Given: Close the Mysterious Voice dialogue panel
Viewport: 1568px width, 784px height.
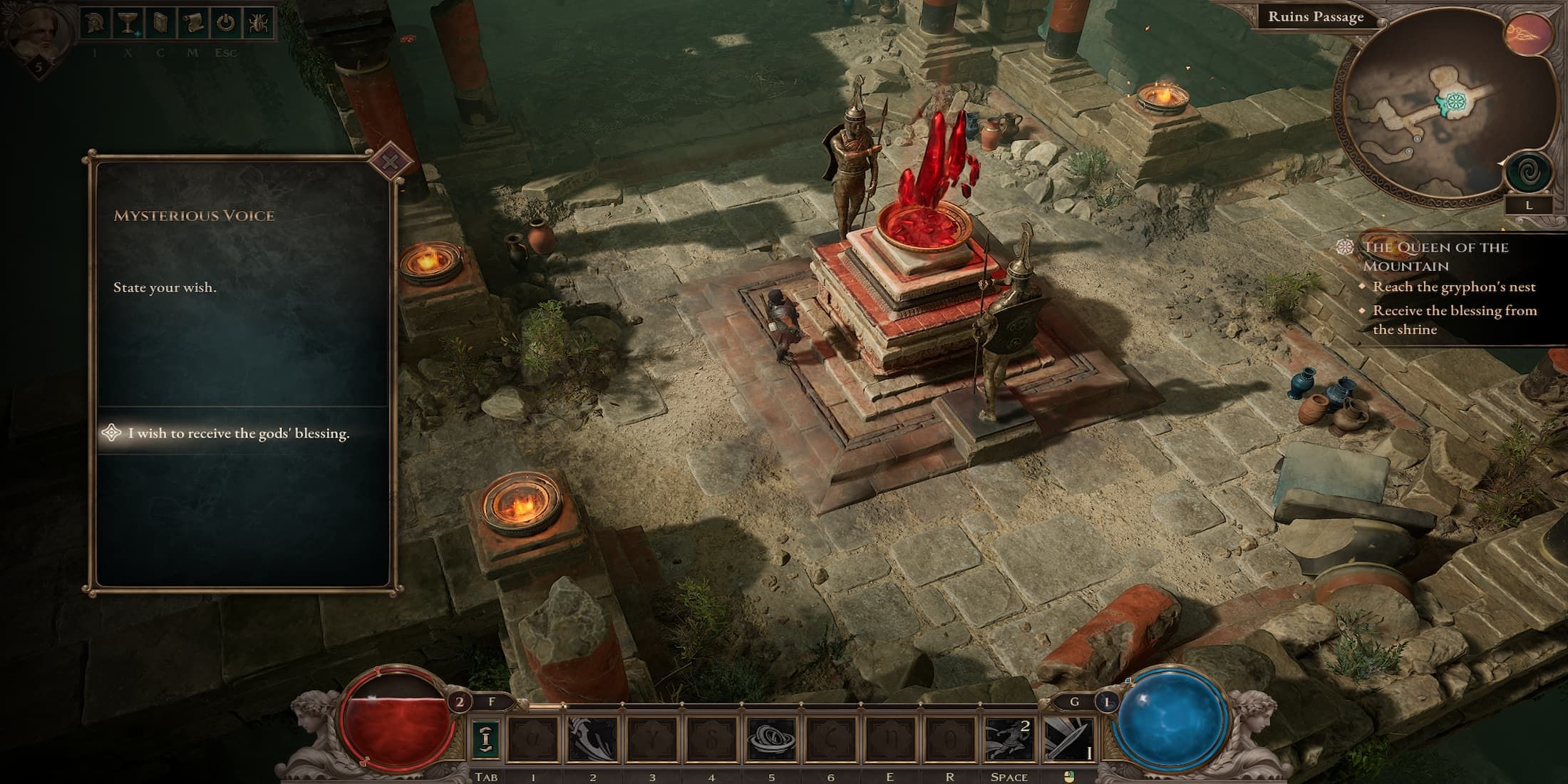Looking at the screenshot, I should coord(390,162).
